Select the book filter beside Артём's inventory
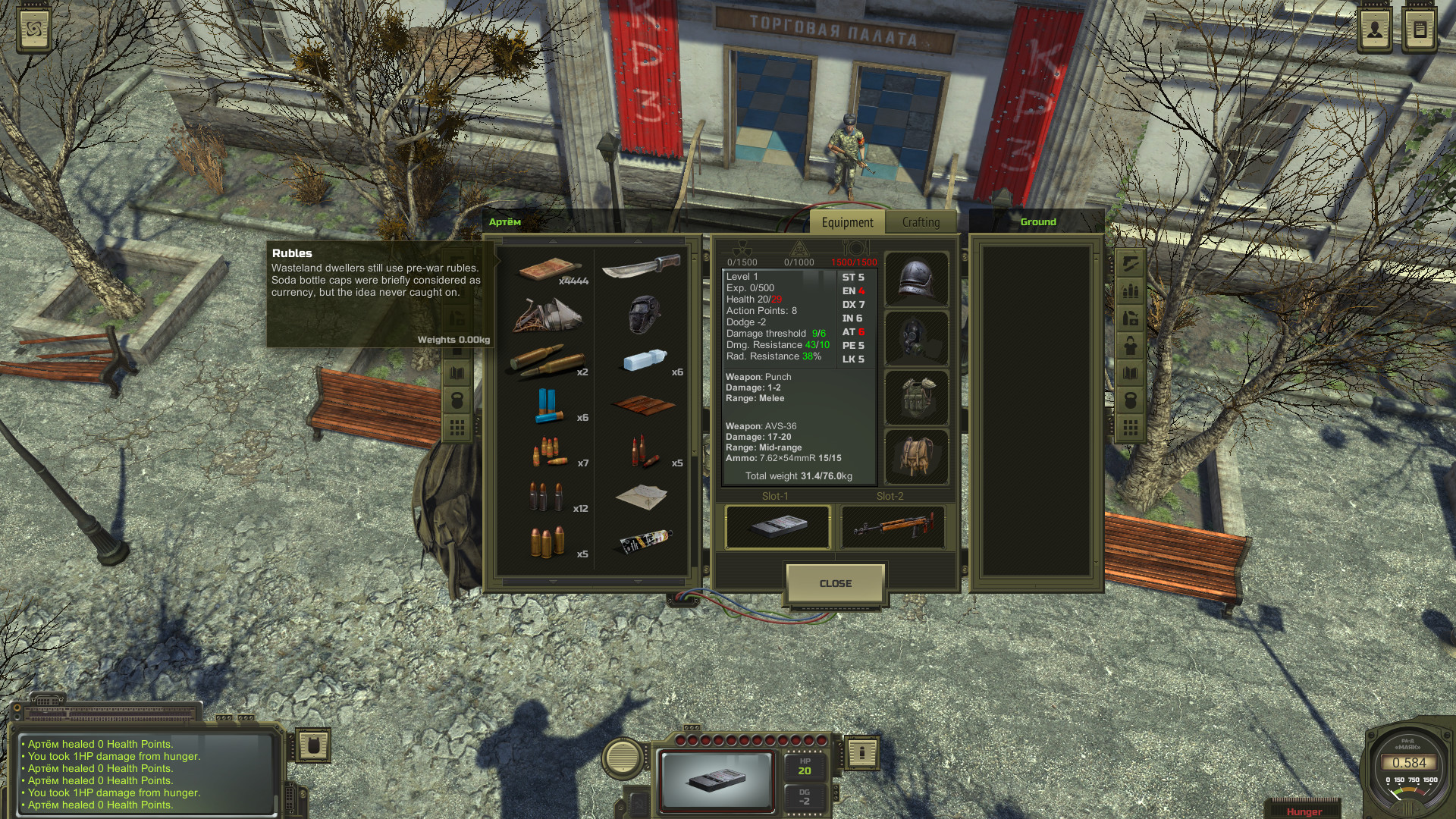This screenshot has width=1456, height=819. [x=459, y=372]
